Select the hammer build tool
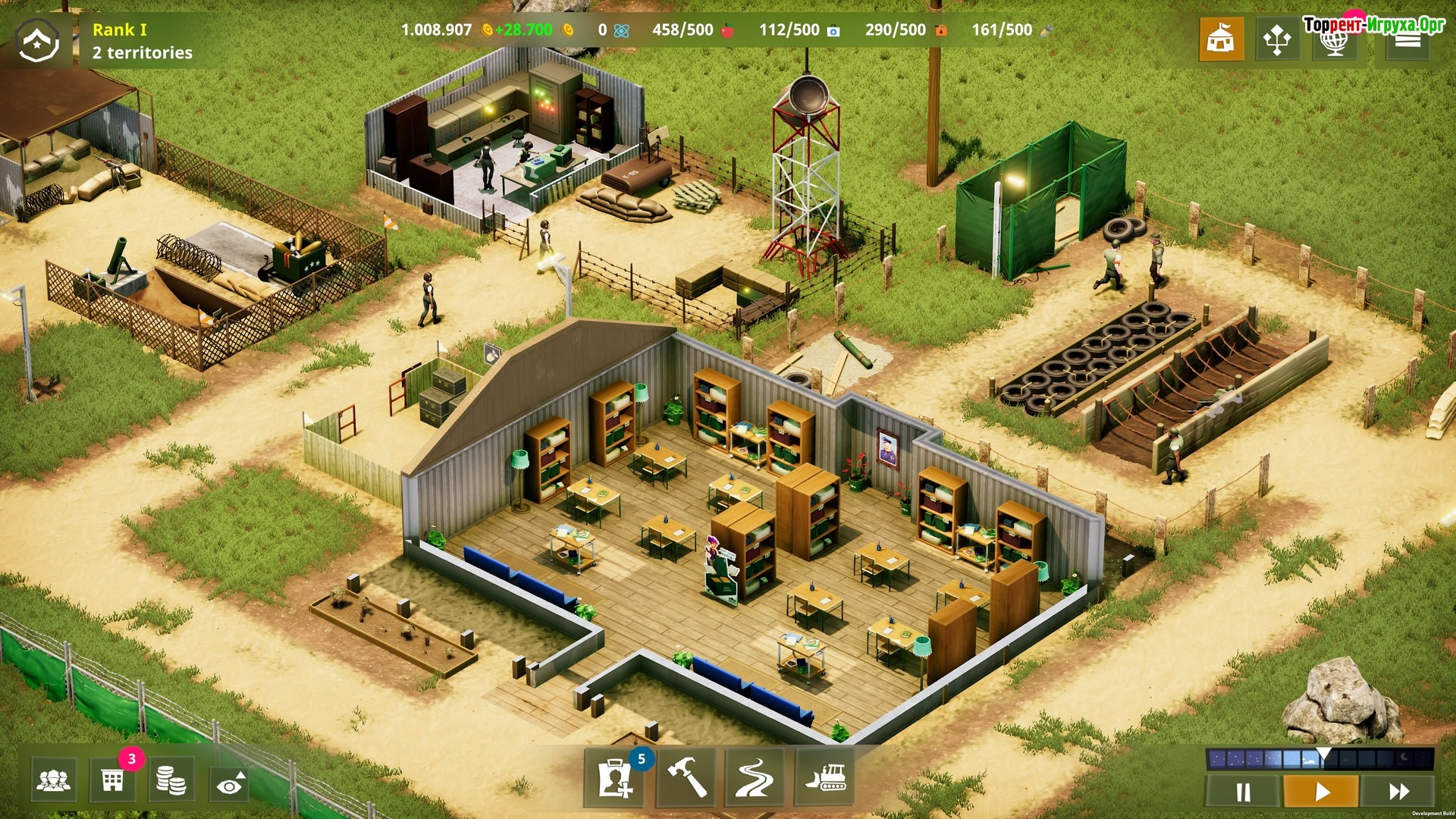The width and height of the screenshot is (1456, 819). (686, 777)
